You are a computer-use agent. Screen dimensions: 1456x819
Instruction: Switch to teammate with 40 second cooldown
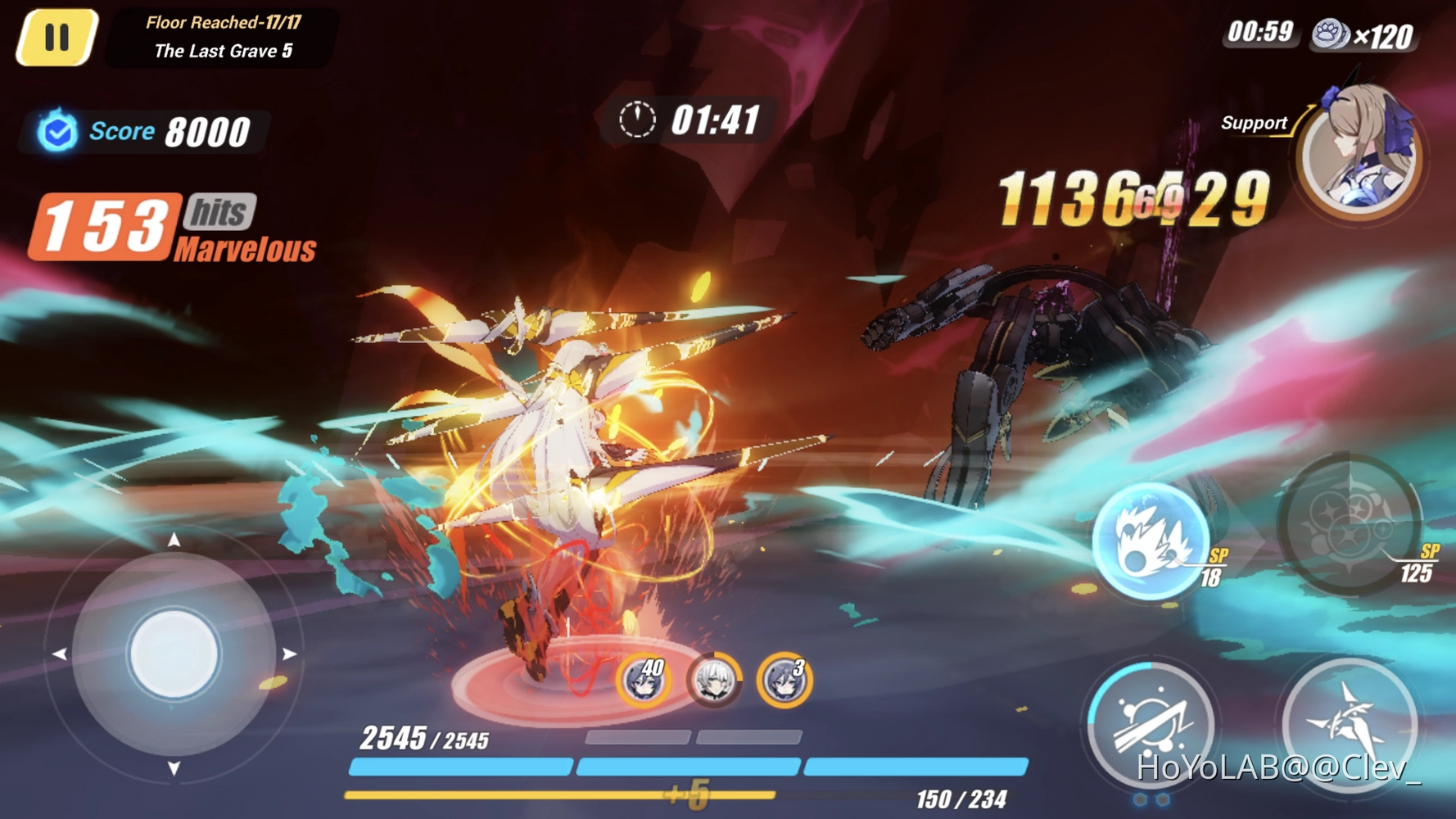(x=645, y=681)
